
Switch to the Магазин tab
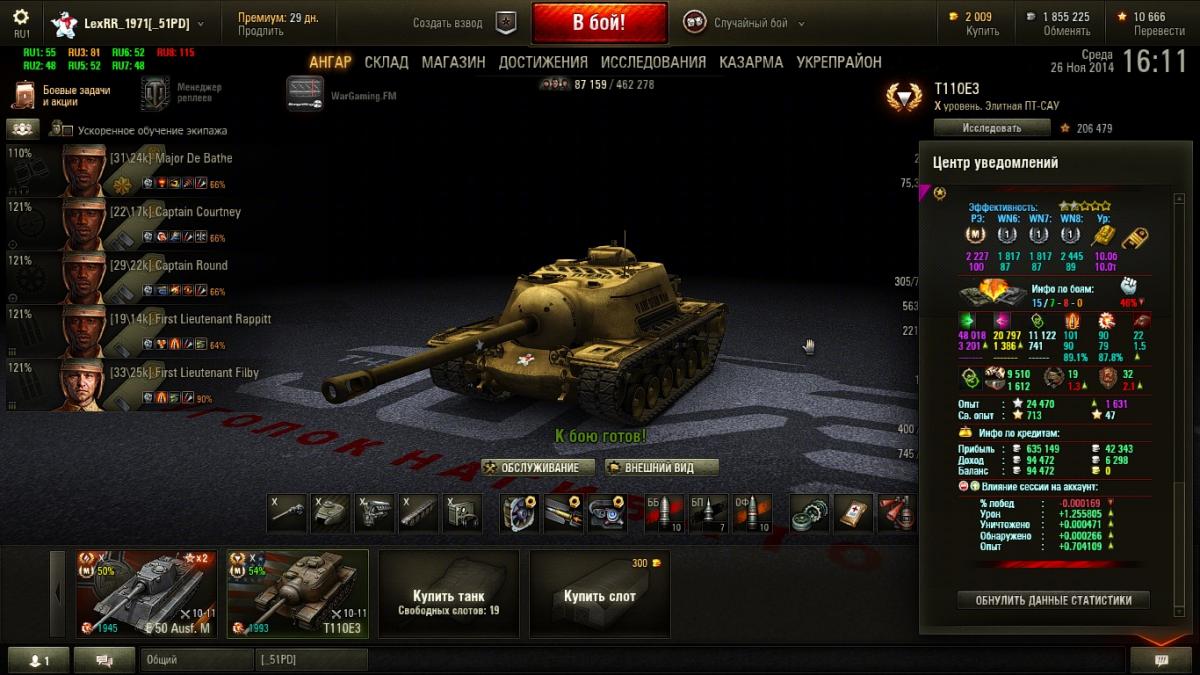tap(453, 62)
